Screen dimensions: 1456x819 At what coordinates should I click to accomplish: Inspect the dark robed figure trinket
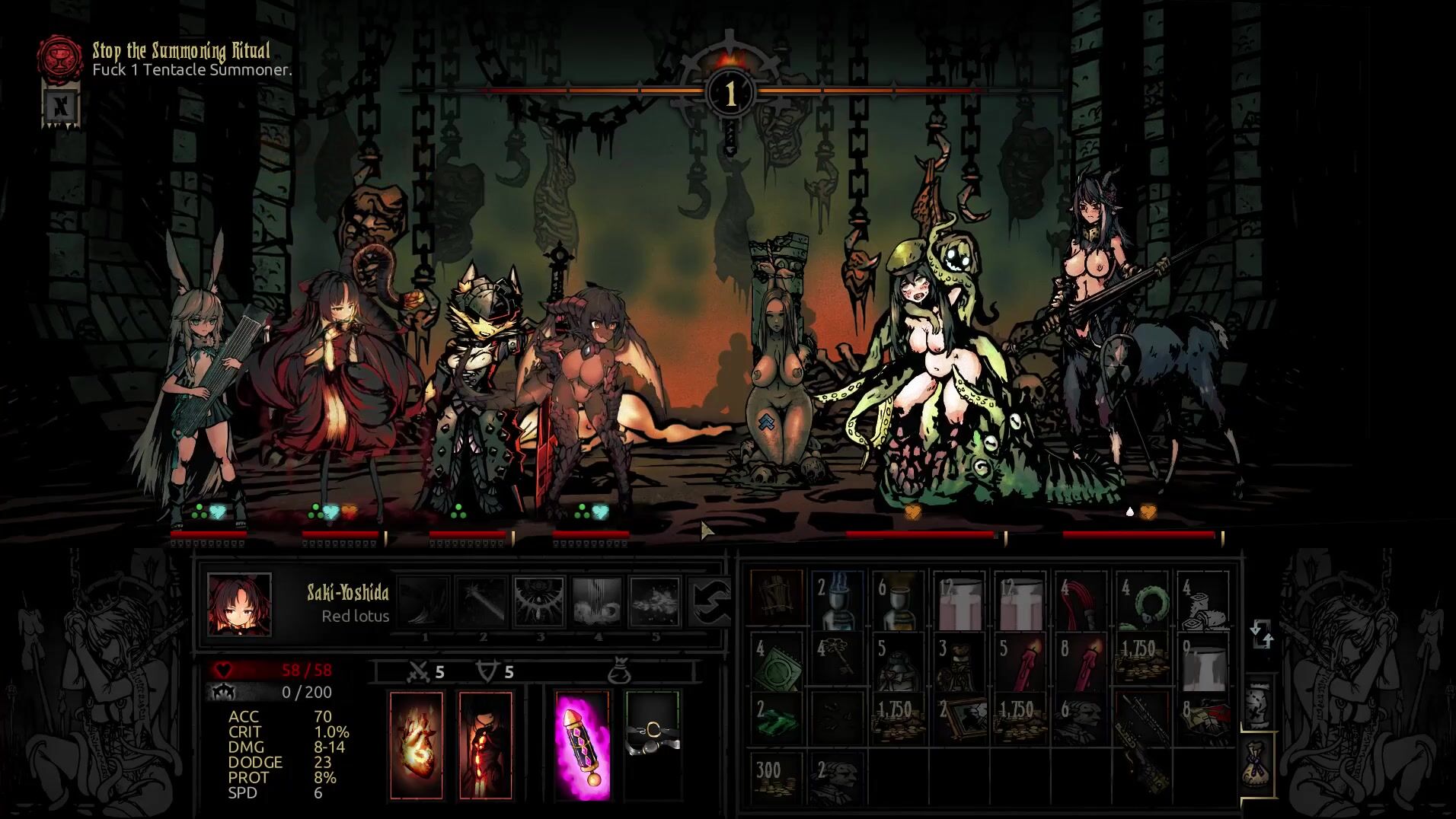click(485, 745)
